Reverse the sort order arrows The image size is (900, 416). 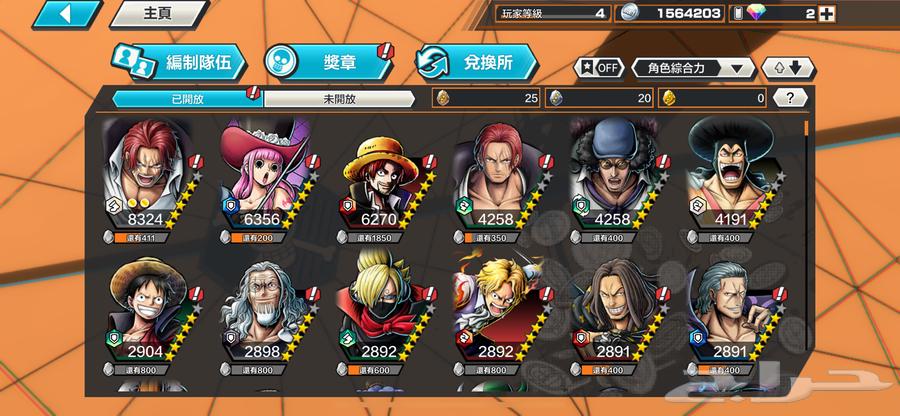tap(788, 68)
